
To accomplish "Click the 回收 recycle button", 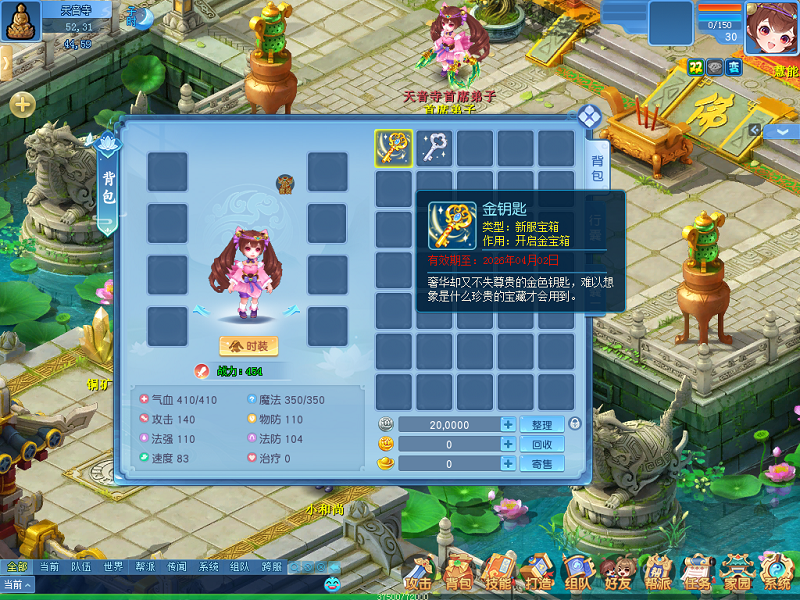I will [541, 444].
